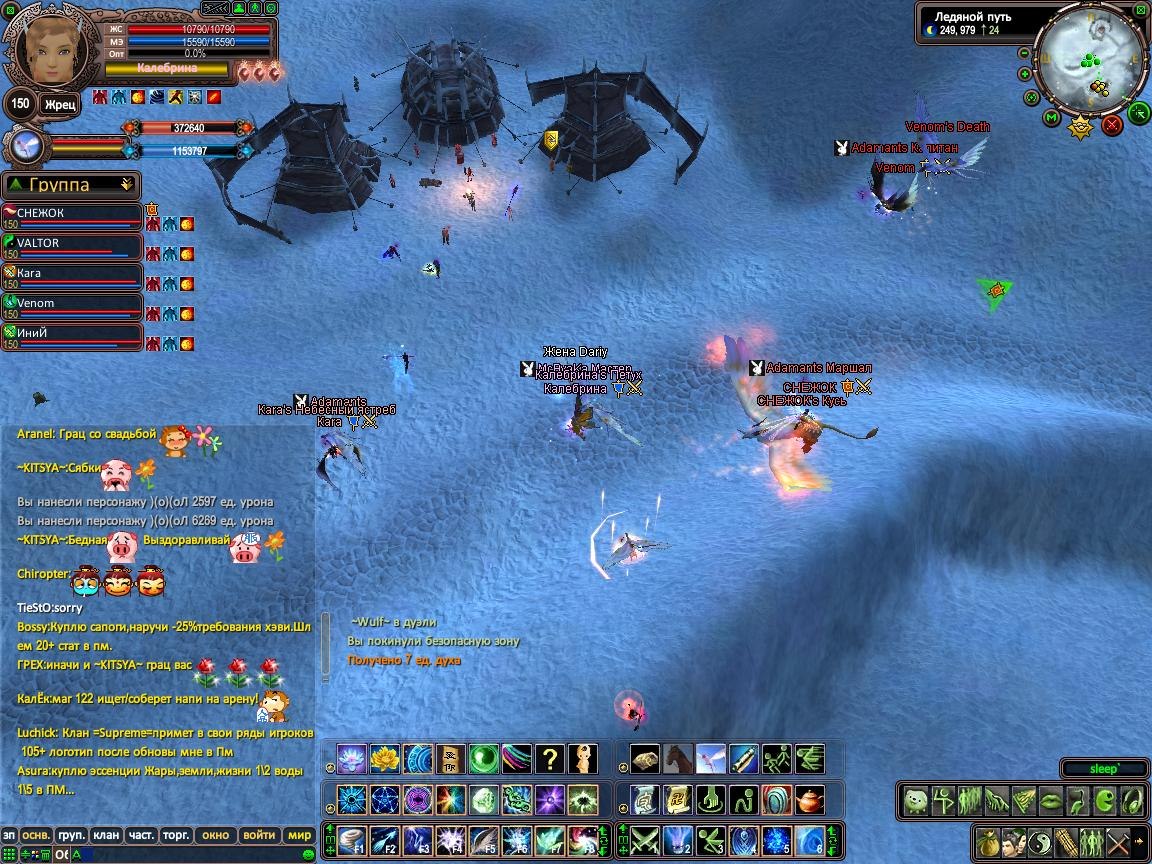The image size is (1152, 864).
Task: Summon the horse mount from hotbar
Action: point(678,758)
